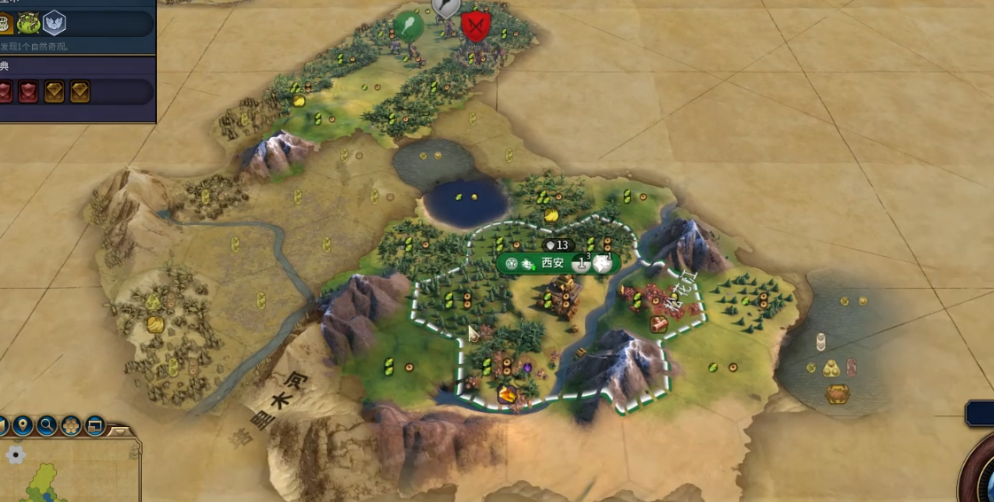Toggle the hex grid lens button

point(71,426)
